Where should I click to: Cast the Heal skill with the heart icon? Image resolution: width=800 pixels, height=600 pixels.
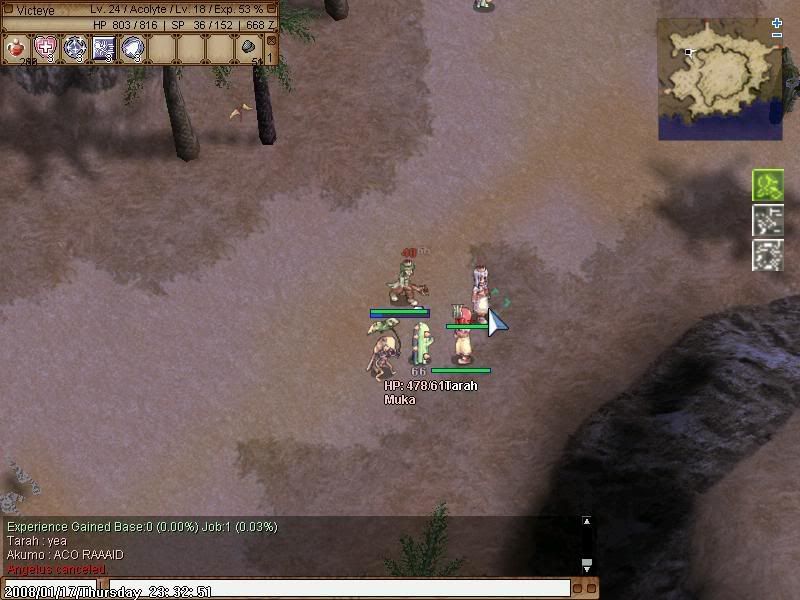46,47
